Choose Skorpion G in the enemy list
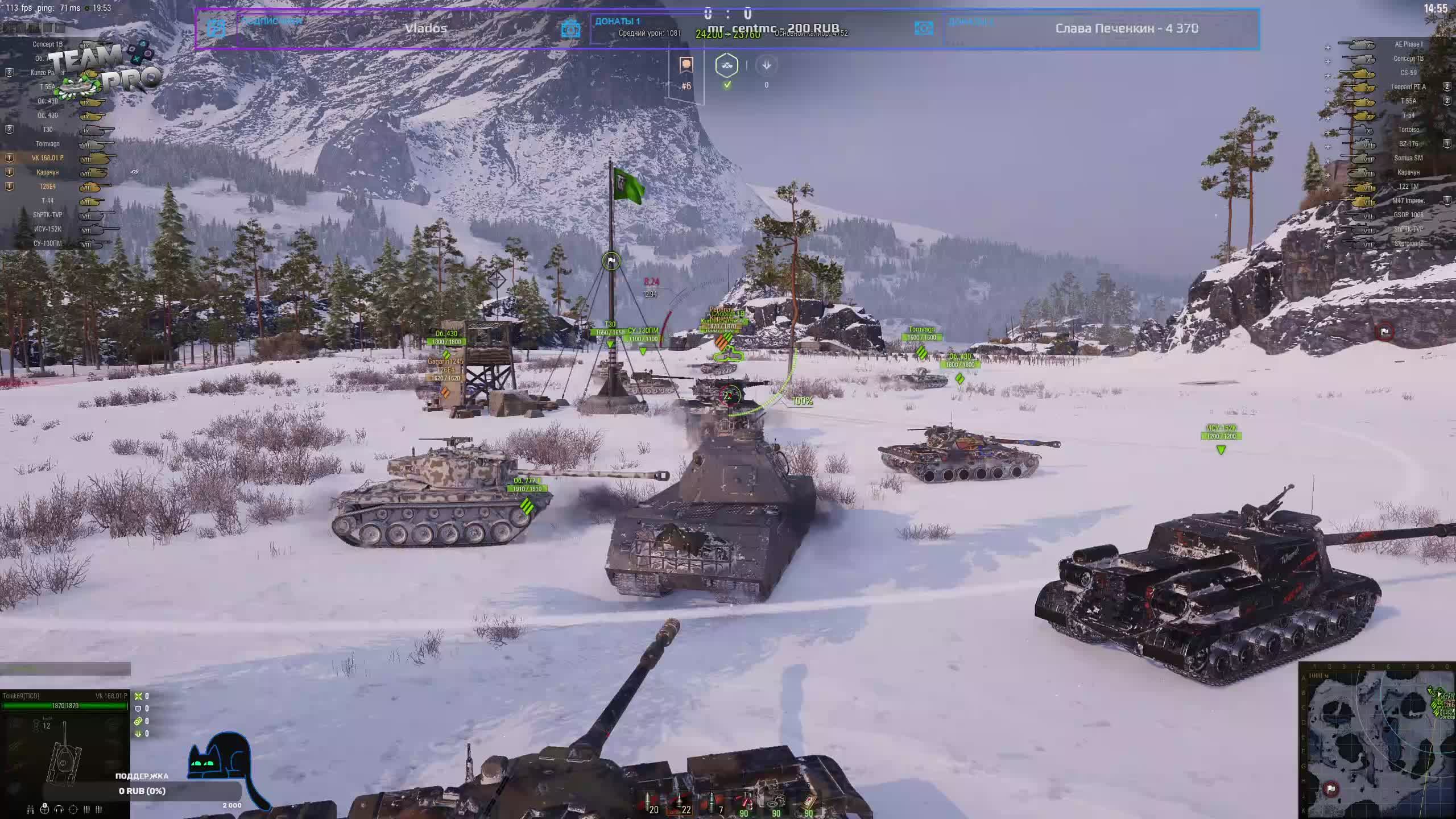This screenshot has width=1456, height=819. pyautogui.click(x=1408, y=243)
